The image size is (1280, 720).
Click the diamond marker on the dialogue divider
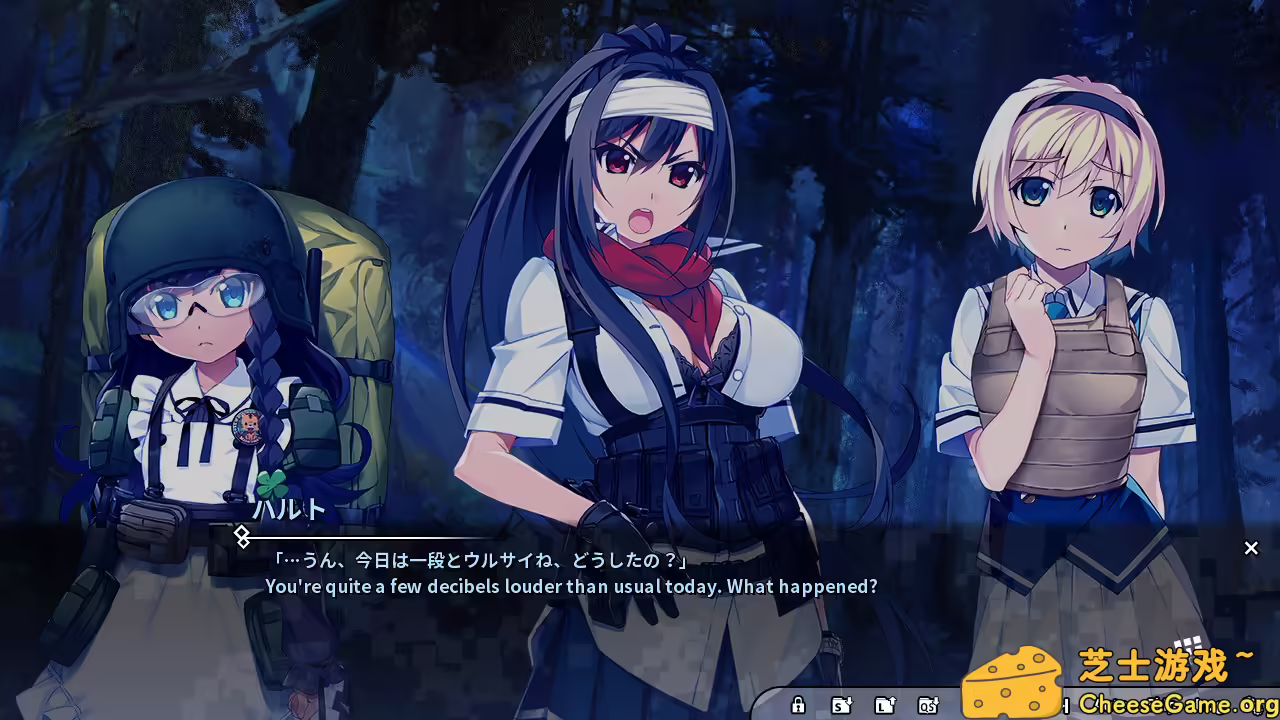point(243,538)
